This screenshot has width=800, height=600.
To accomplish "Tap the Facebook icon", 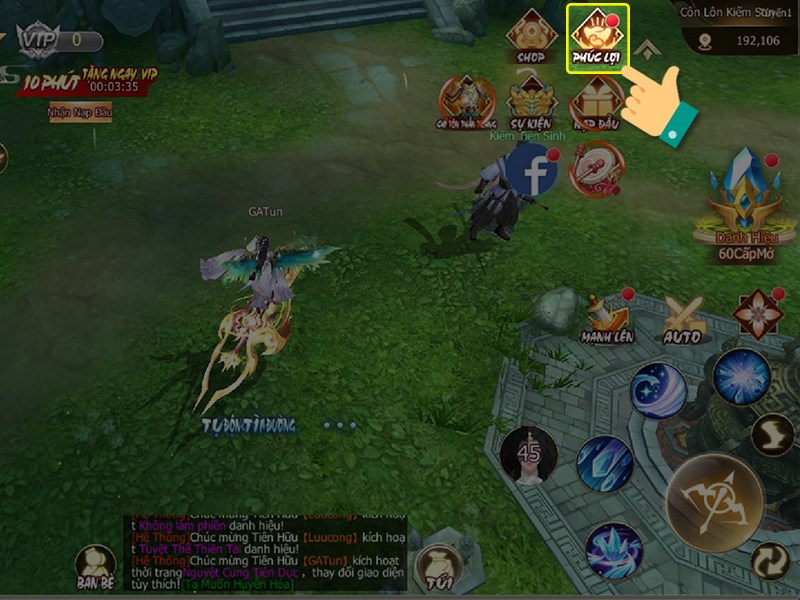I will [532, 172].
